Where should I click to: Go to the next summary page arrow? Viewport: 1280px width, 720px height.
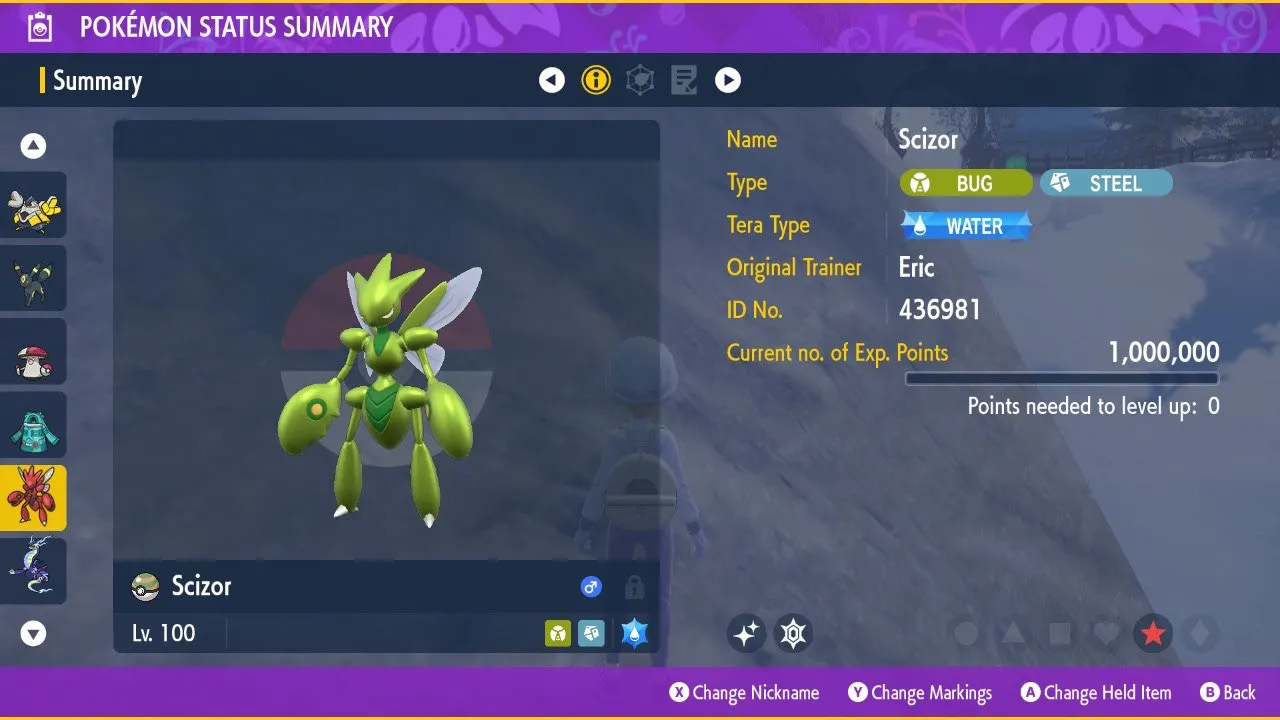click(x=728, y=80)
